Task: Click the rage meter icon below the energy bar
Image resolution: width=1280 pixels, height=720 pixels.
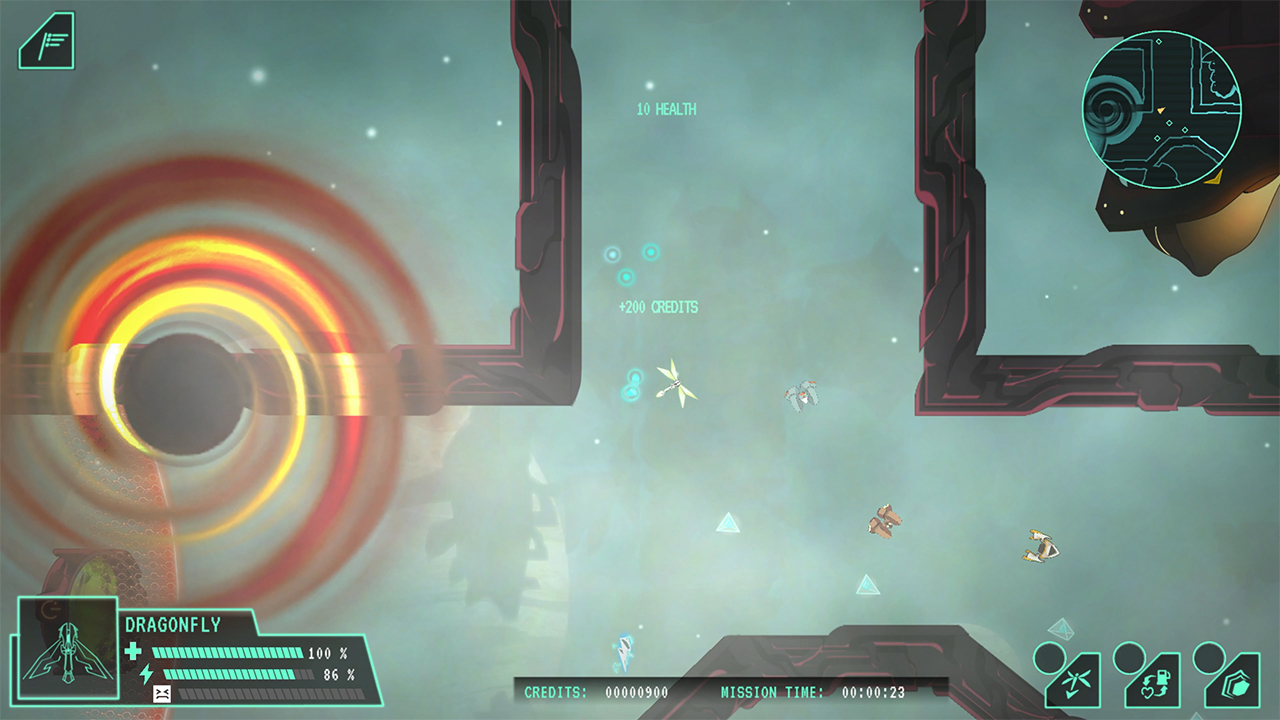Action: tap(162, 692)
